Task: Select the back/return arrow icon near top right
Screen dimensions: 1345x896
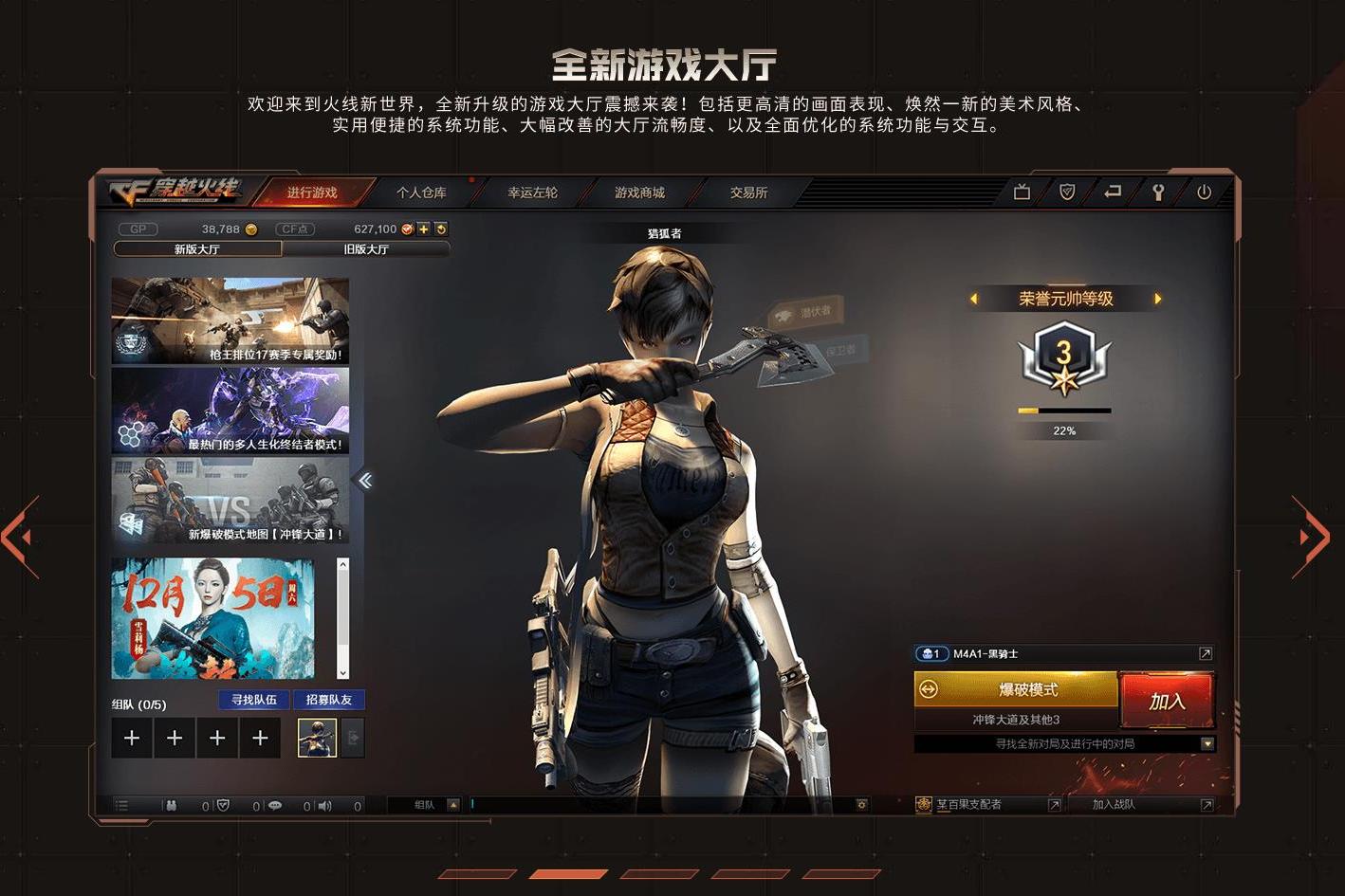Action: tap(1112, 192)
